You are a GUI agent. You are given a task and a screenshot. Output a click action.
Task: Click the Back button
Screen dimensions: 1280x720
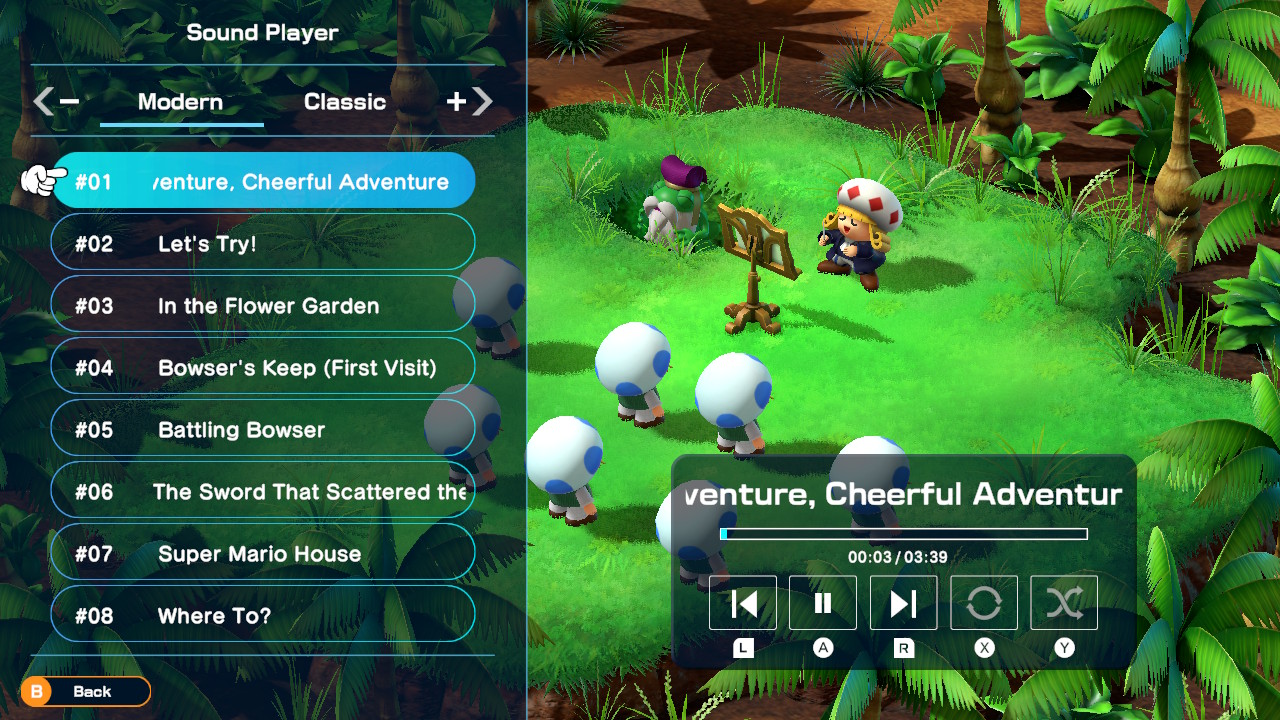86,691
